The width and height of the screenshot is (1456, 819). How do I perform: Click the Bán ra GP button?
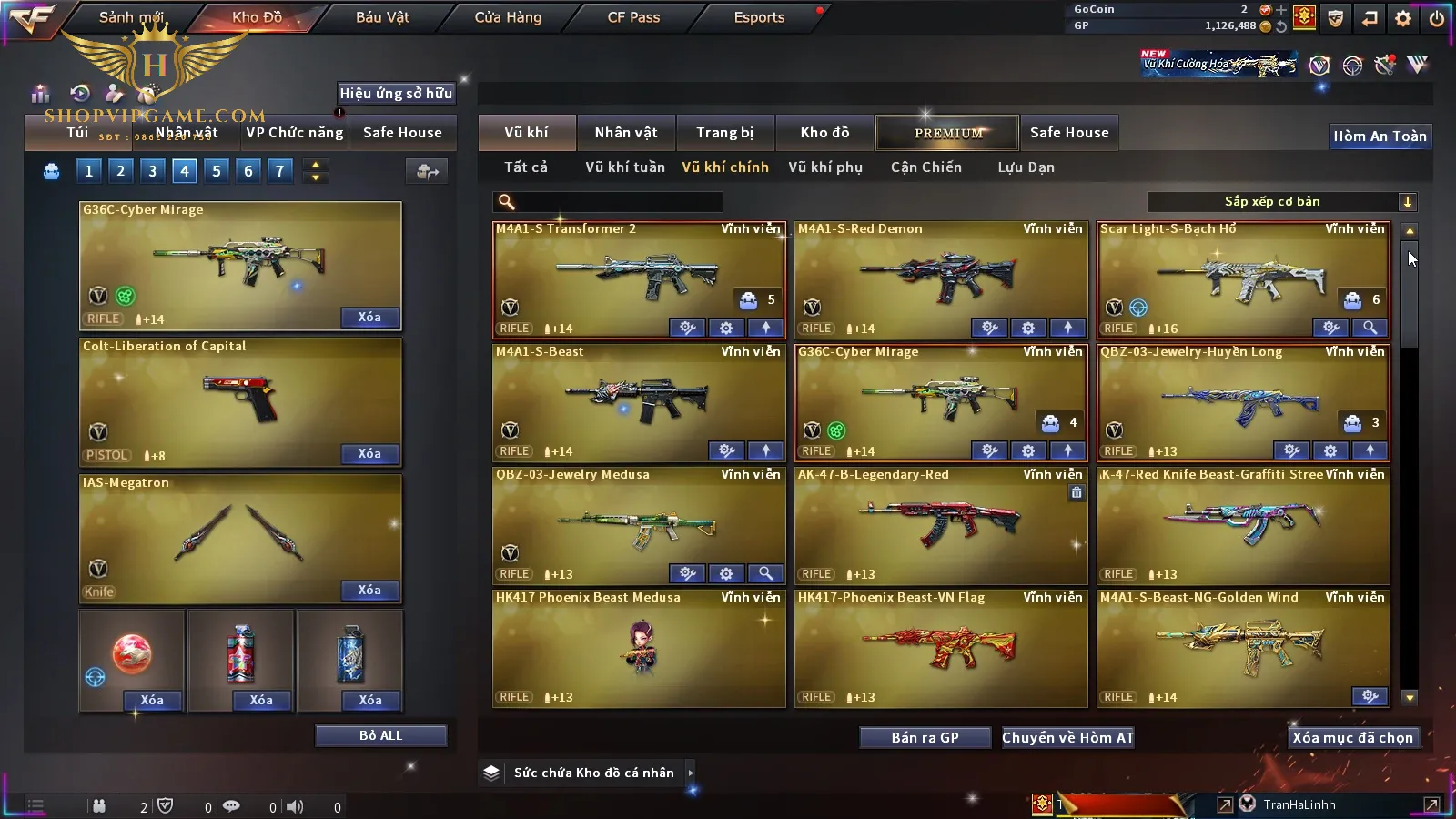click(925, 738)
